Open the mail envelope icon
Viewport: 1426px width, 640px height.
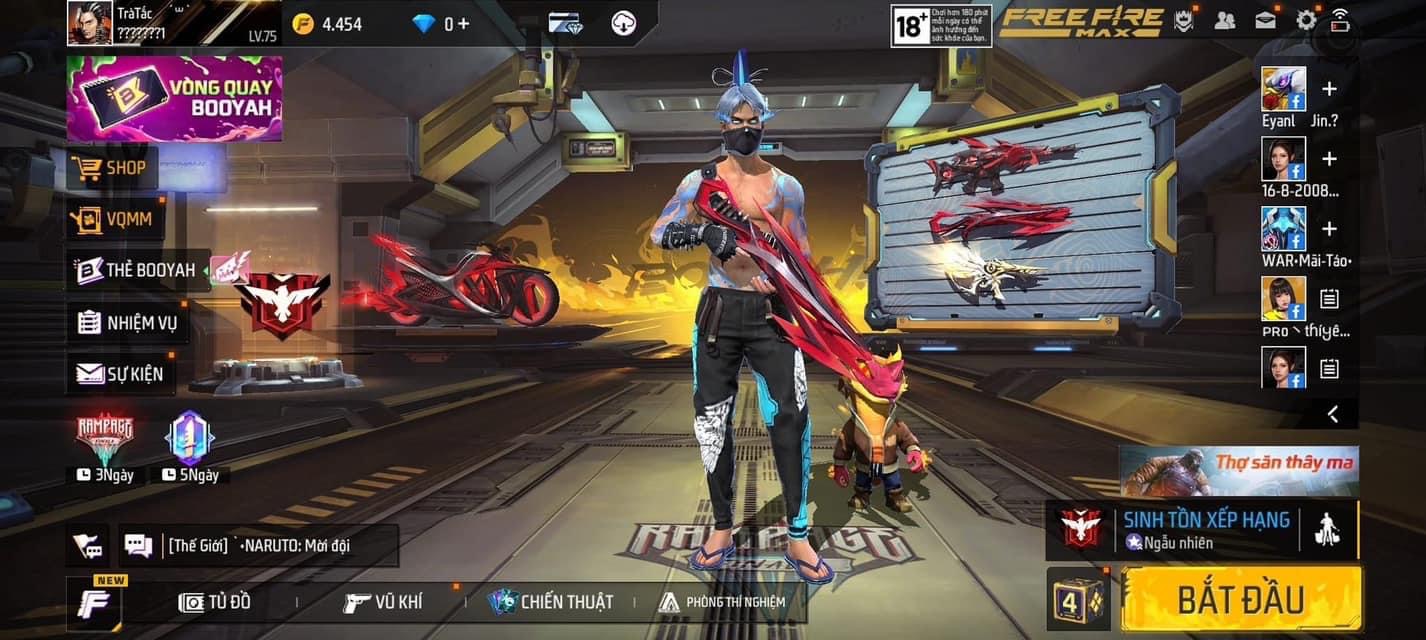pos(1265,20)
